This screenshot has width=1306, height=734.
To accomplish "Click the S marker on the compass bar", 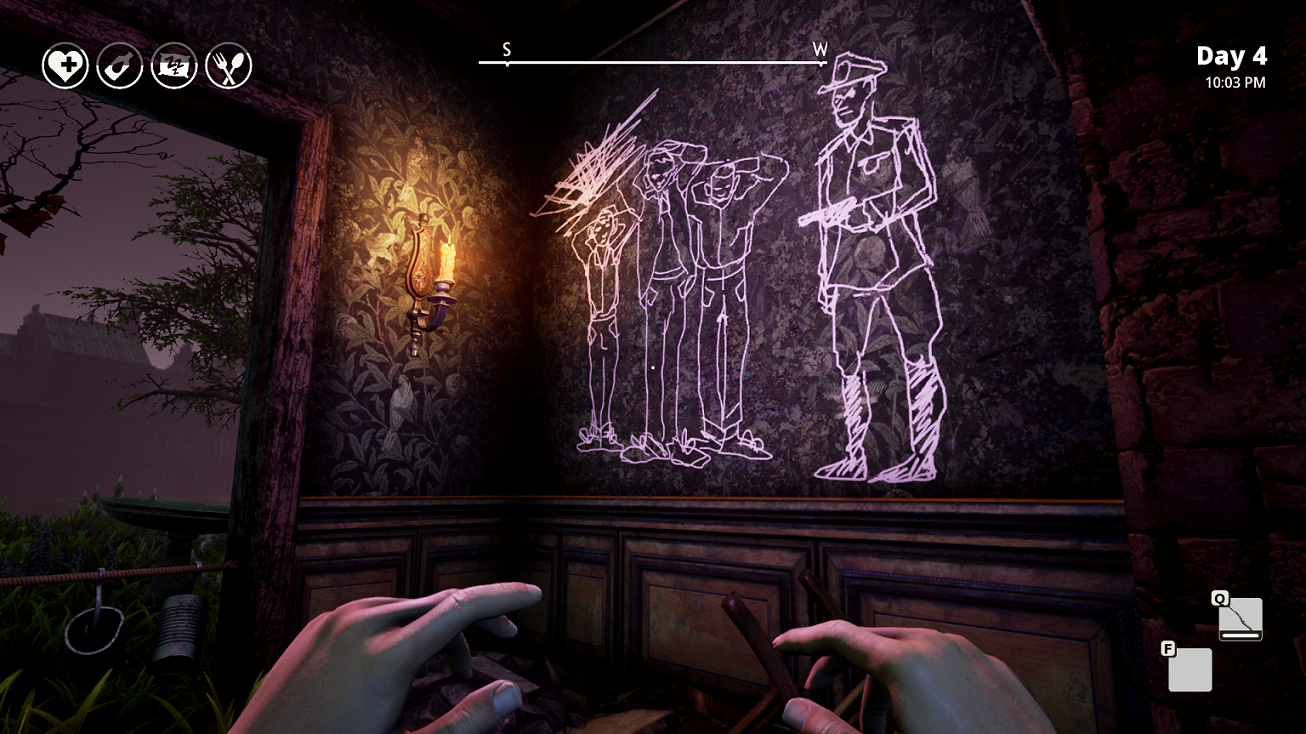I will click(508, 47).
